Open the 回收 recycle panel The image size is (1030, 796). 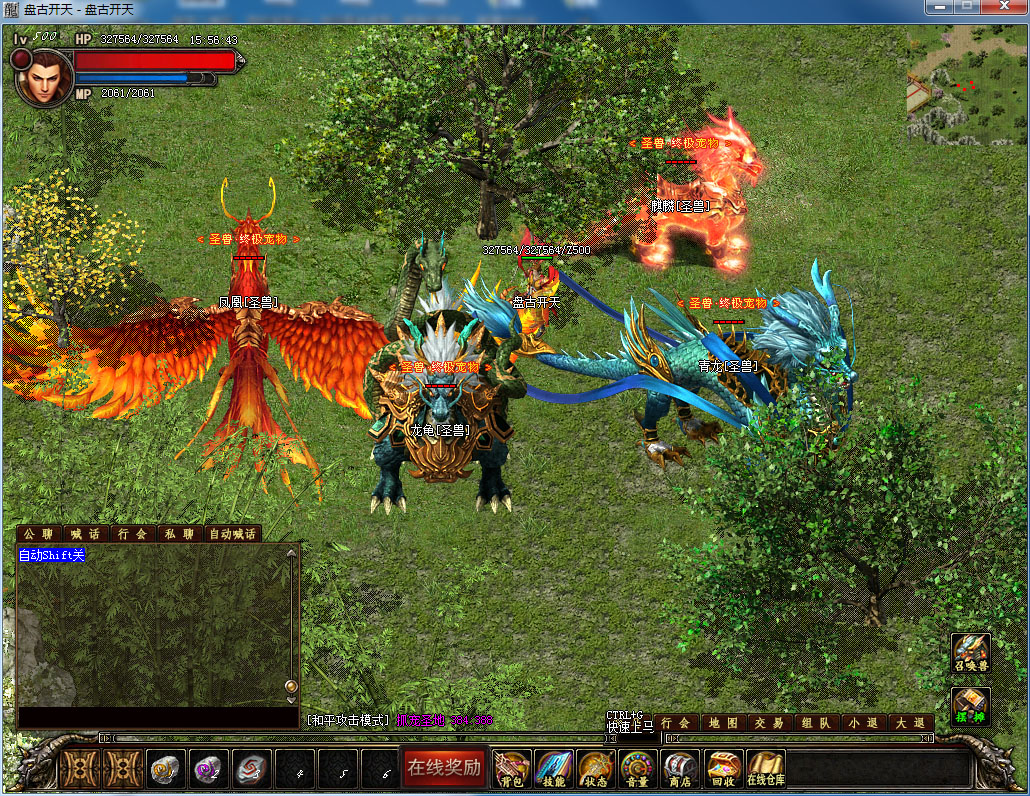pos(722,769)
